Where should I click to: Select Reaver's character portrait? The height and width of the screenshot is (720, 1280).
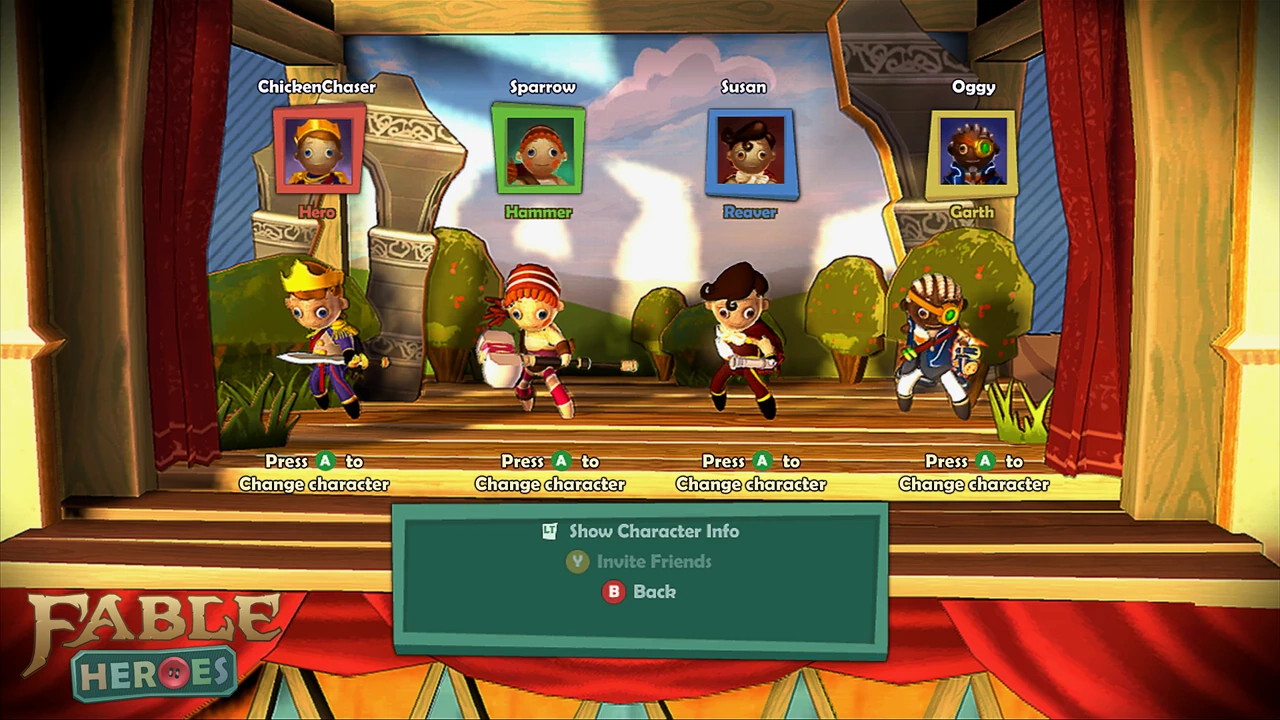click(751, 152)
